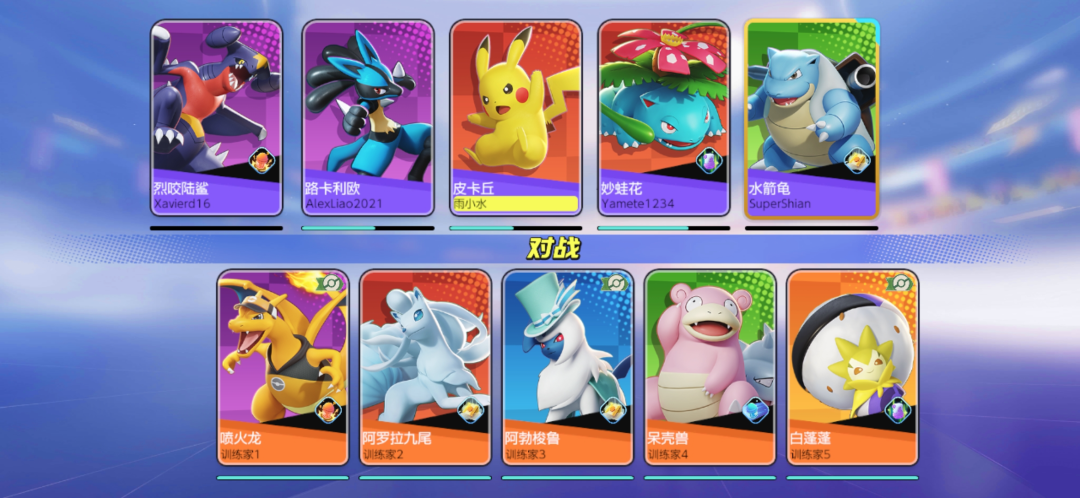This screenshot has width=1080, height=498.
Task: Select the Alolan Ninetales opponent card
Action: (425, 367)
